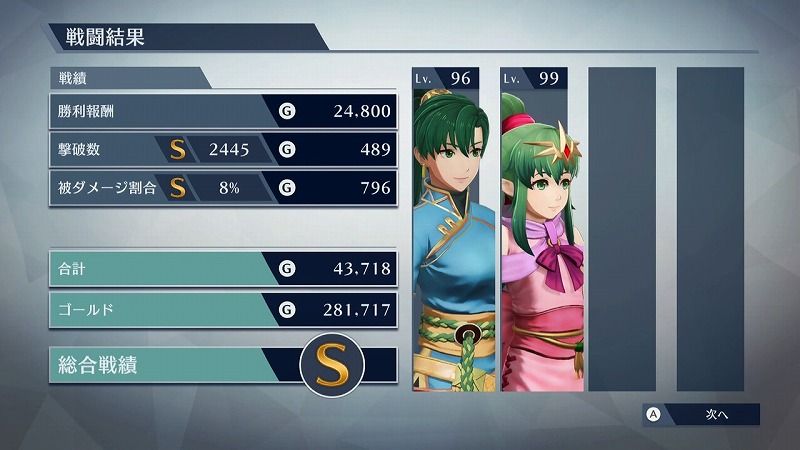
Task: Continue with the 次へ button
Action: tap(701, 414)
